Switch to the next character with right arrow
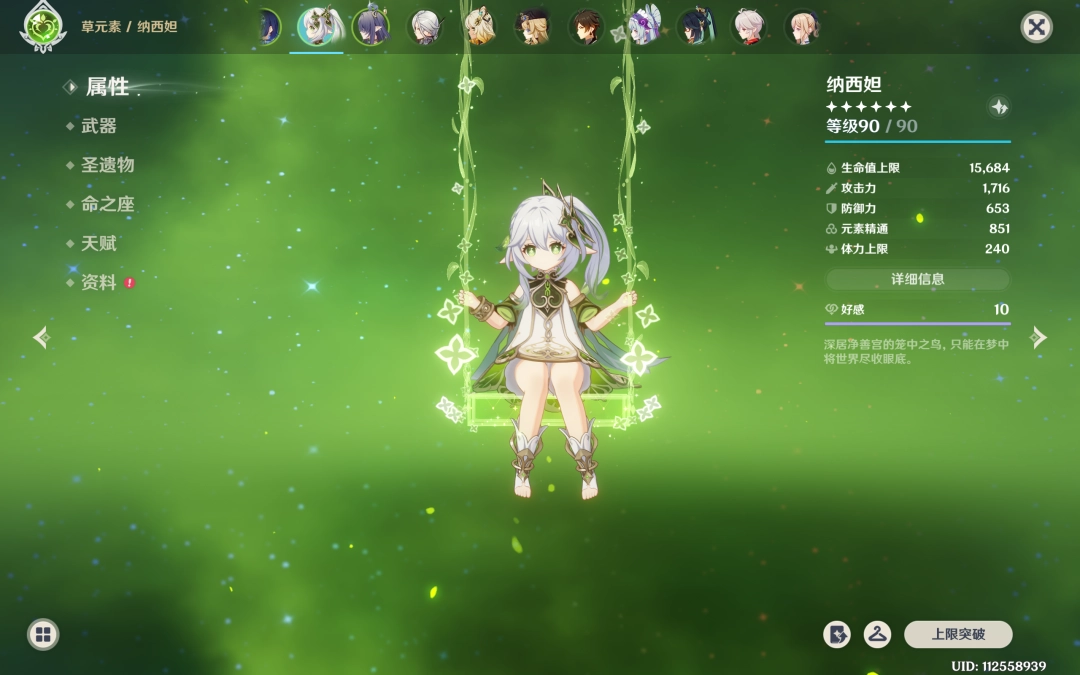The width and height of the screenshot is (1080, 675). [x=1039, y=338]
